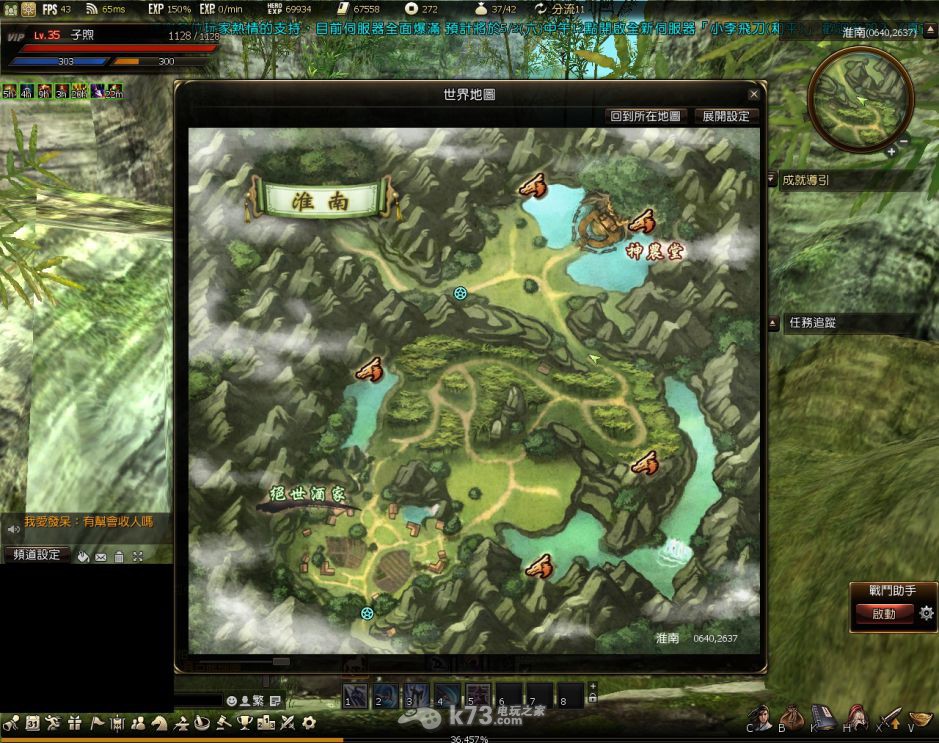Click the mail envelope icon in chat bar

pos(101,556)
